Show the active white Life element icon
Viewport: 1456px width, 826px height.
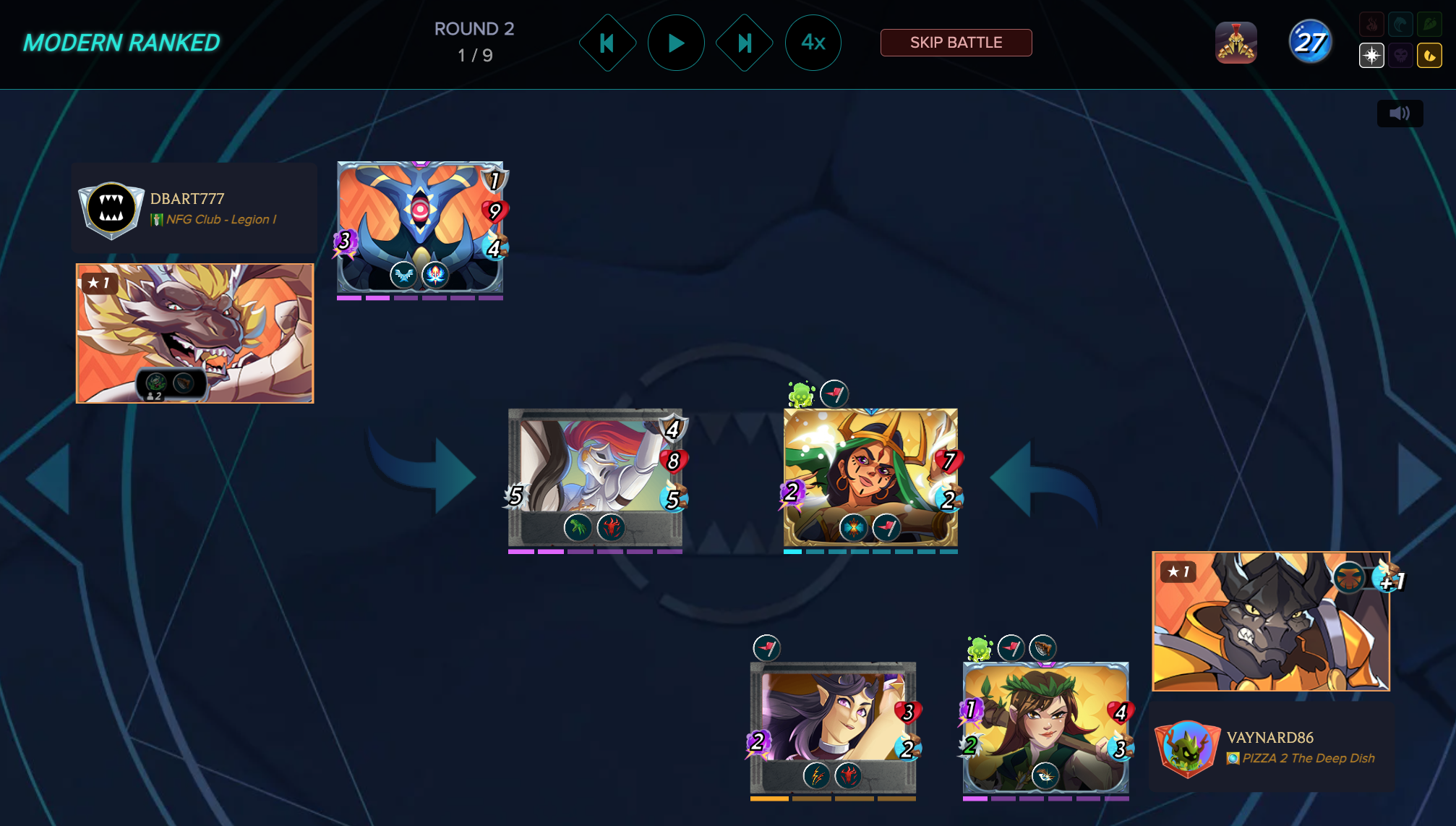[x=1371, y=56]
